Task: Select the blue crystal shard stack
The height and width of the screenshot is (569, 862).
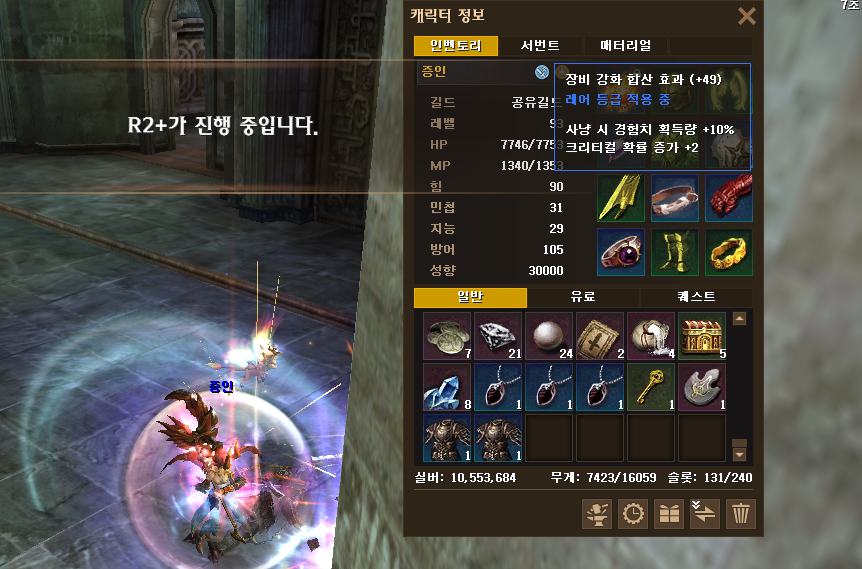Action: coord(447,387)
